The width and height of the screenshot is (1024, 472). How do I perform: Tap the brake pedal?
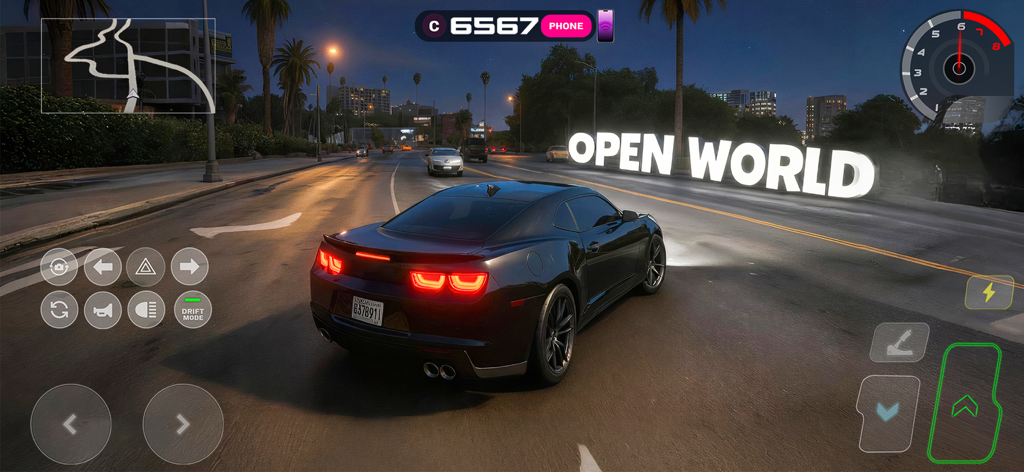888,412
